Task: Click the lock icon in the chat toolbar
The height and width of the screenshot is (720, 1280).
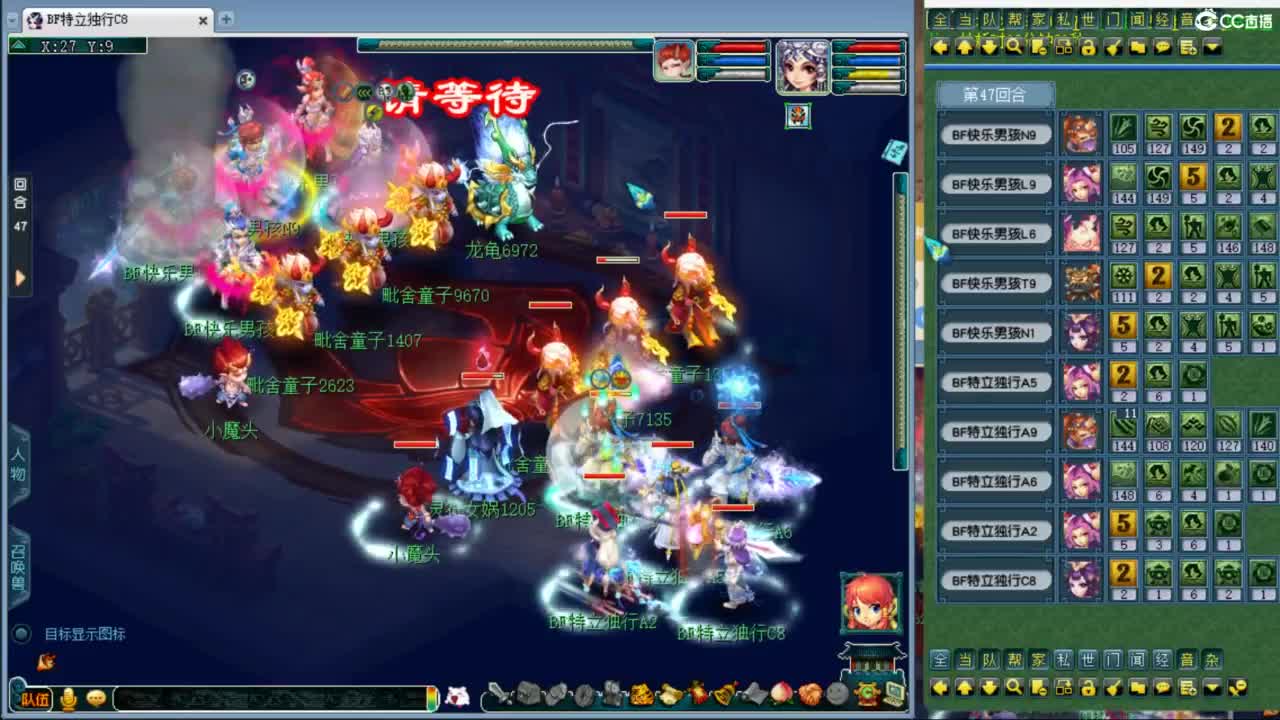Action: coord(1087,46)
